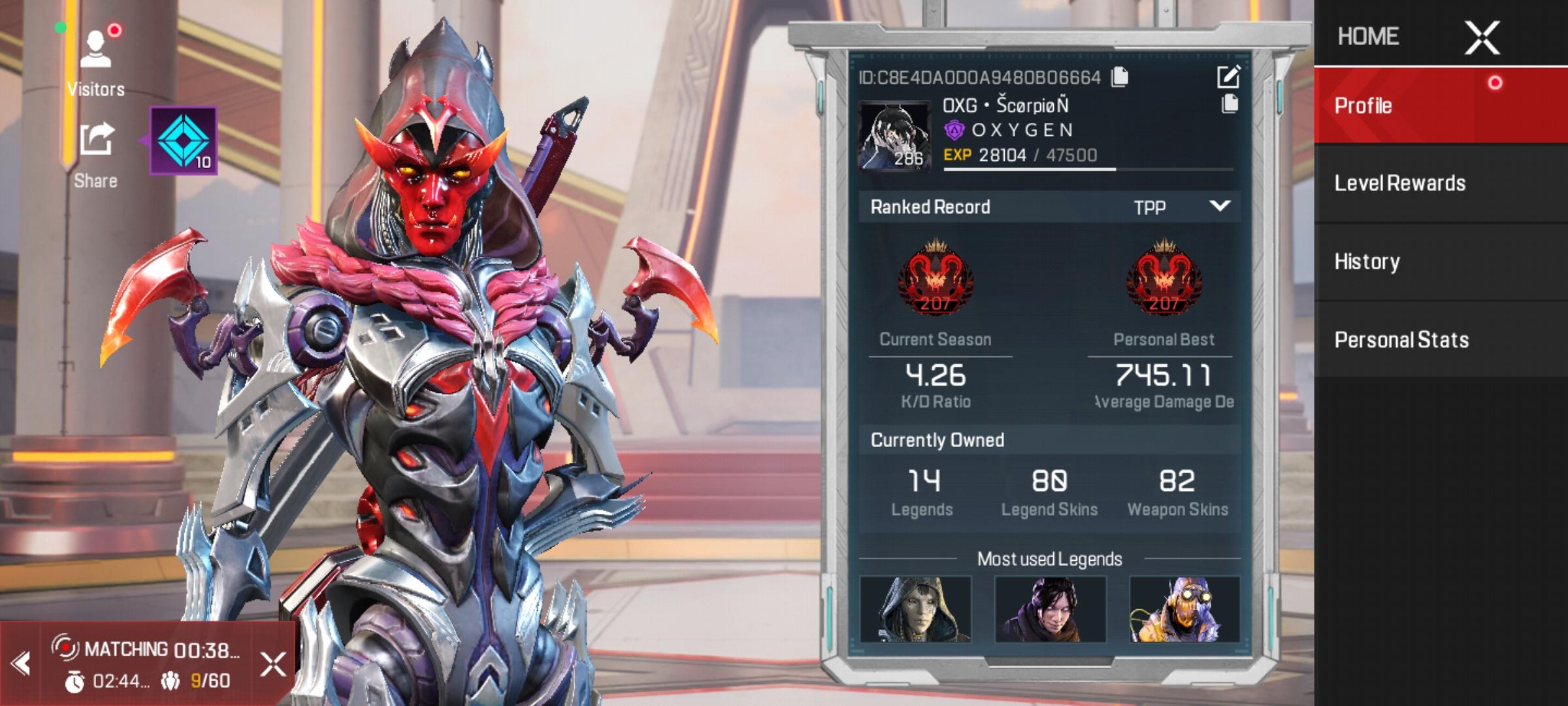1568x706 pixels.
Task: Choose the Wraith legend portrait
Action: 1050,609
